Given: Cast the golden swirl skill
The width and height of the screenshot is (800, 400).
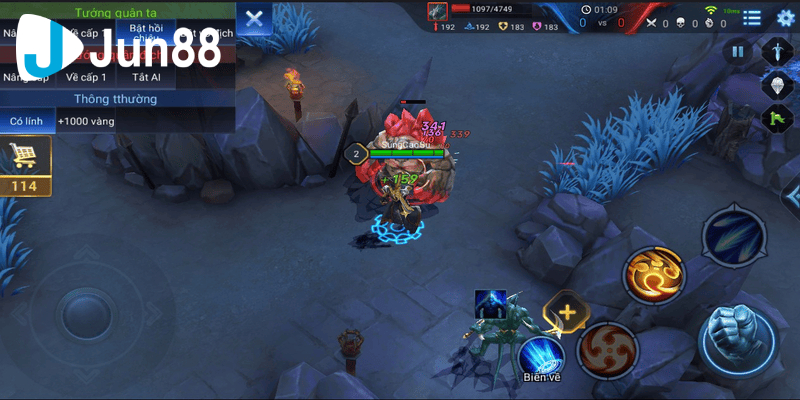Looking at the screenshot, I should tap(655, 274).
